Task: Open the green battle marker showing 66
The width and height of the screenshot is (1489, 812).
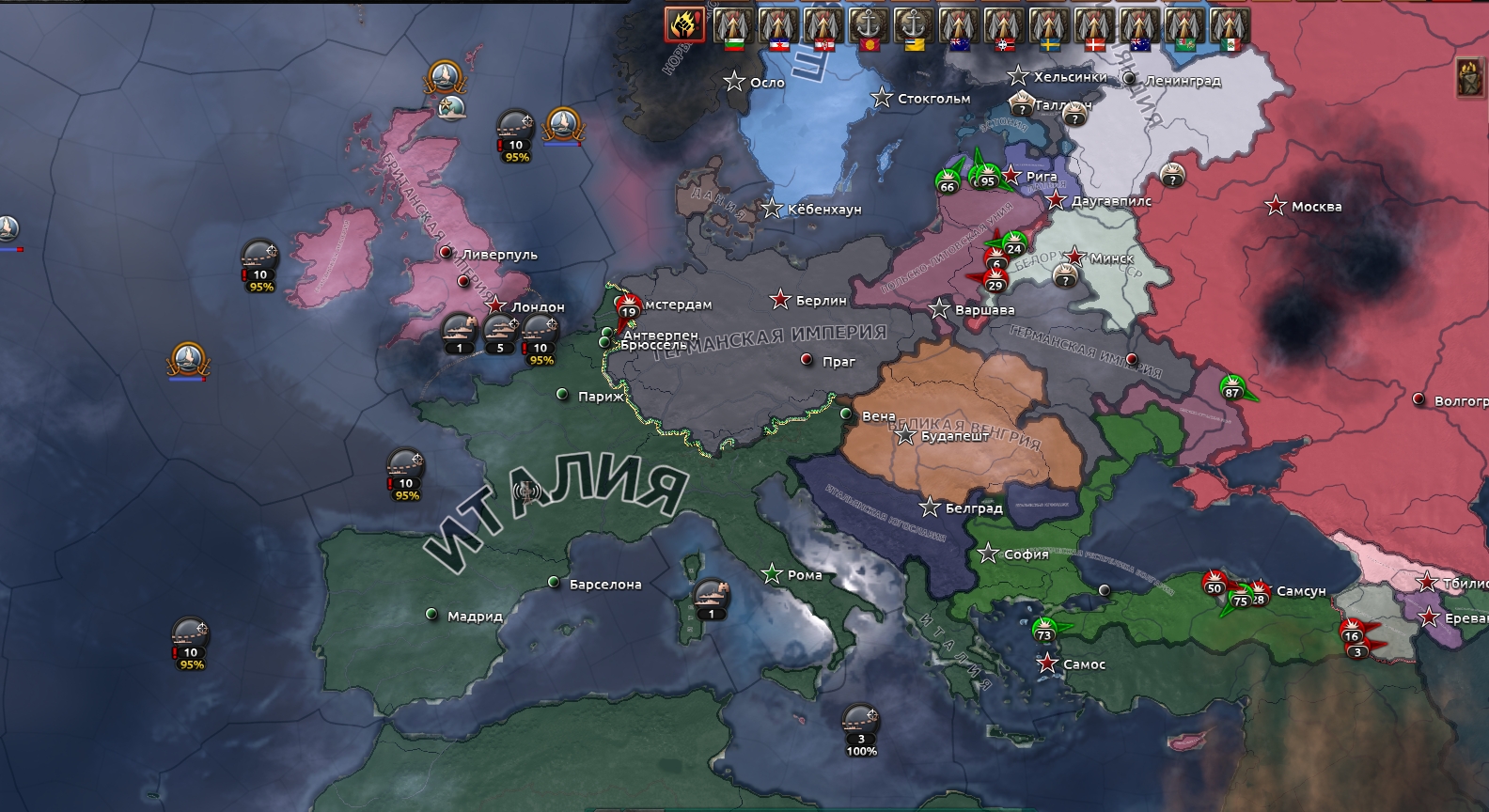Action: [948, 180]
